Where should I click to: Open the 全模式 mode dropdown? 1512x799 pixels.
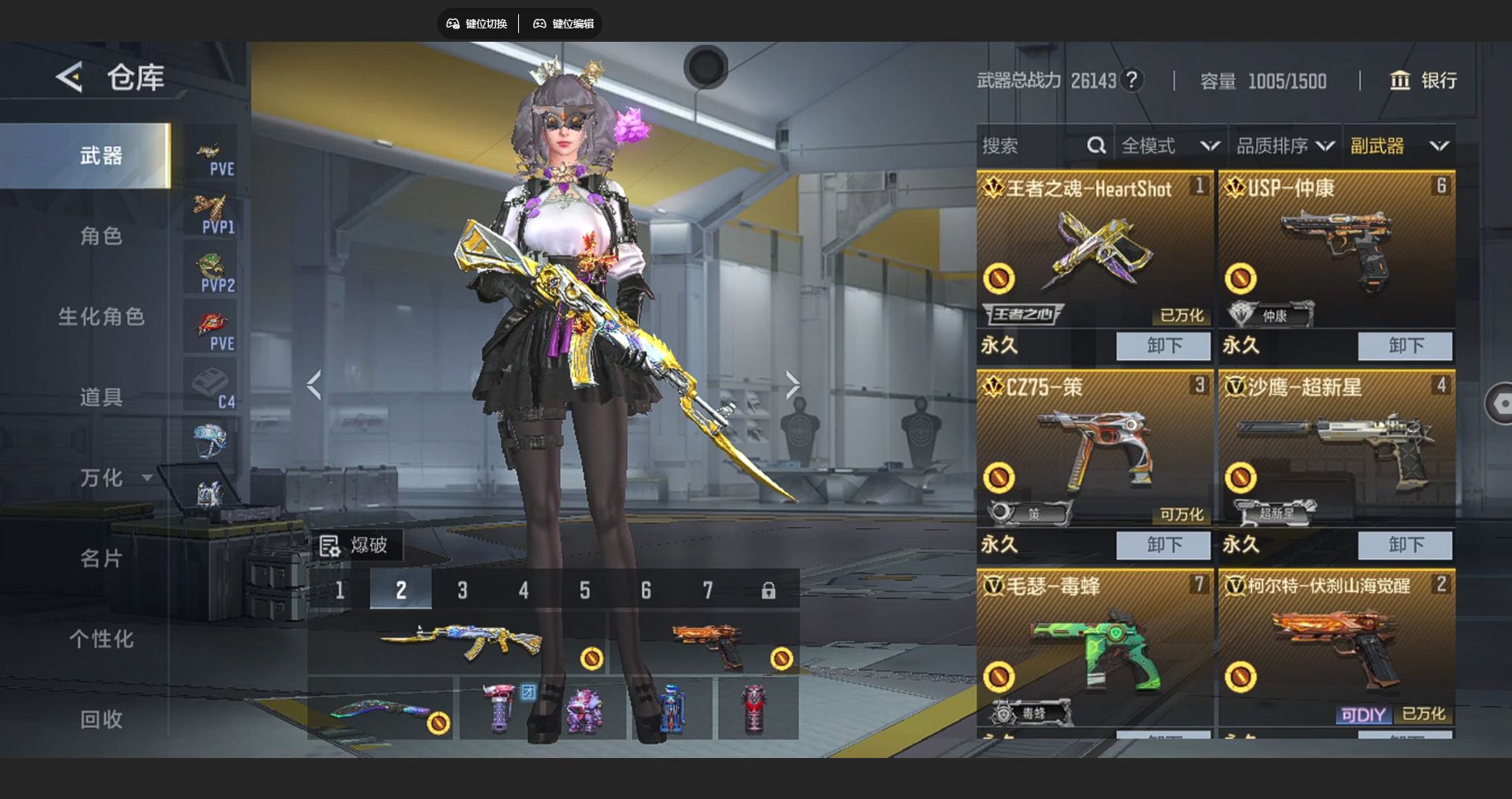(x=1169, y=146)
